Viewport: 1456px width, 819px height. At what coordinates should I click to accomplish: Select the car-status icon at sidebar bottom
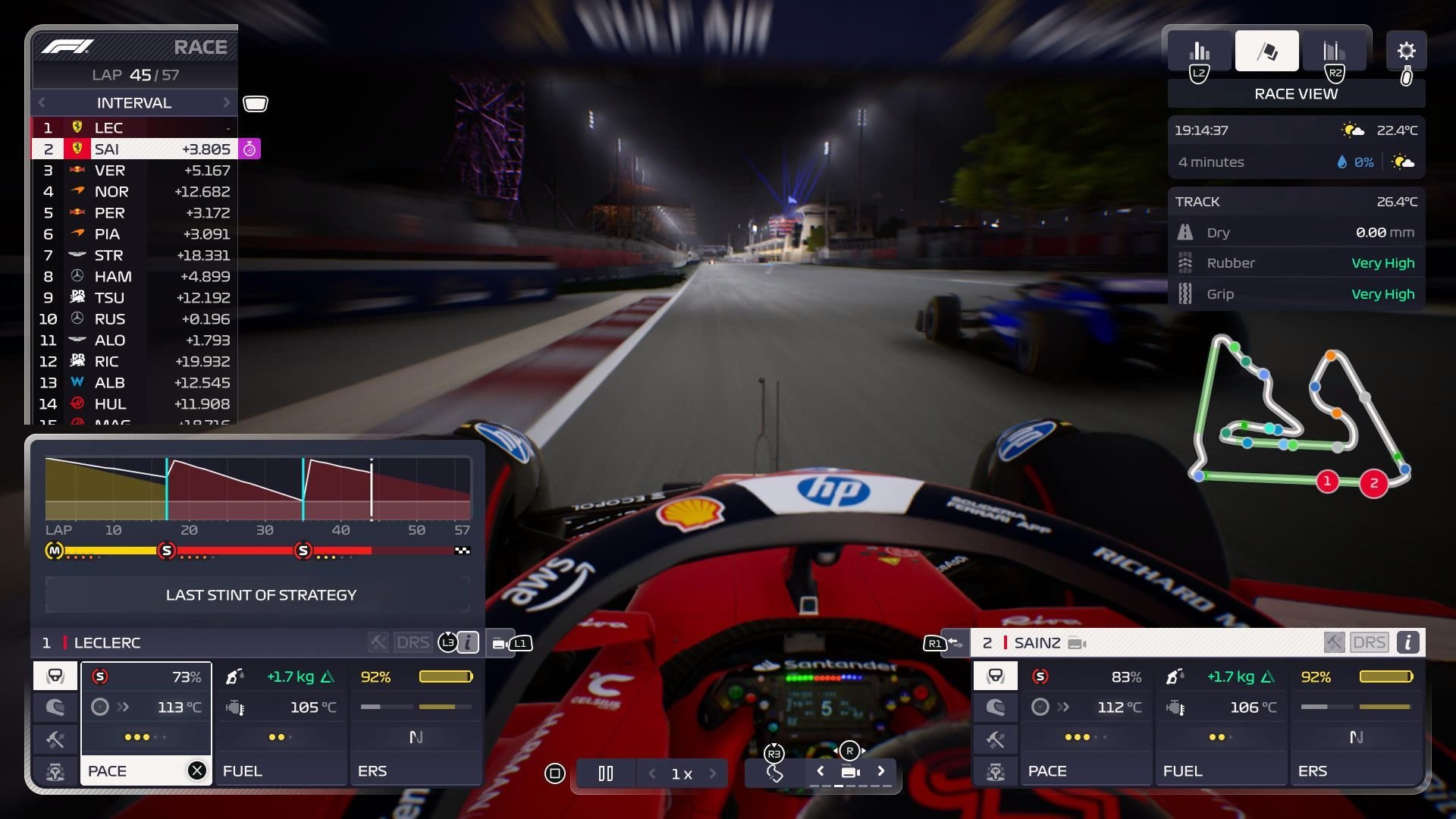click(x=54, y=770)
